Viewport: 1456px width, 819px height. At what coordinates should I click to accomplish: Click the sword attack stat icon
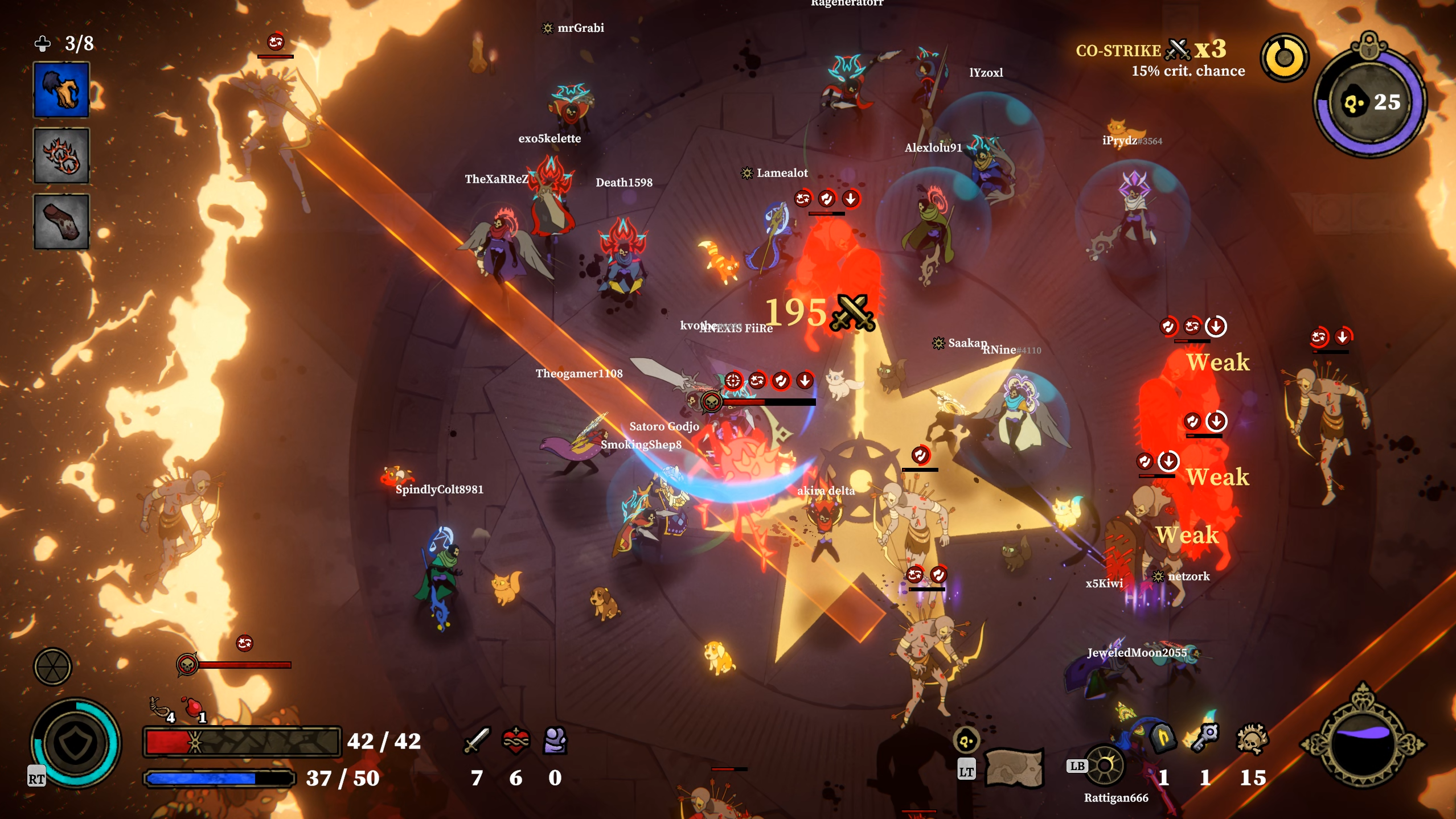click(x=477, y=740)
